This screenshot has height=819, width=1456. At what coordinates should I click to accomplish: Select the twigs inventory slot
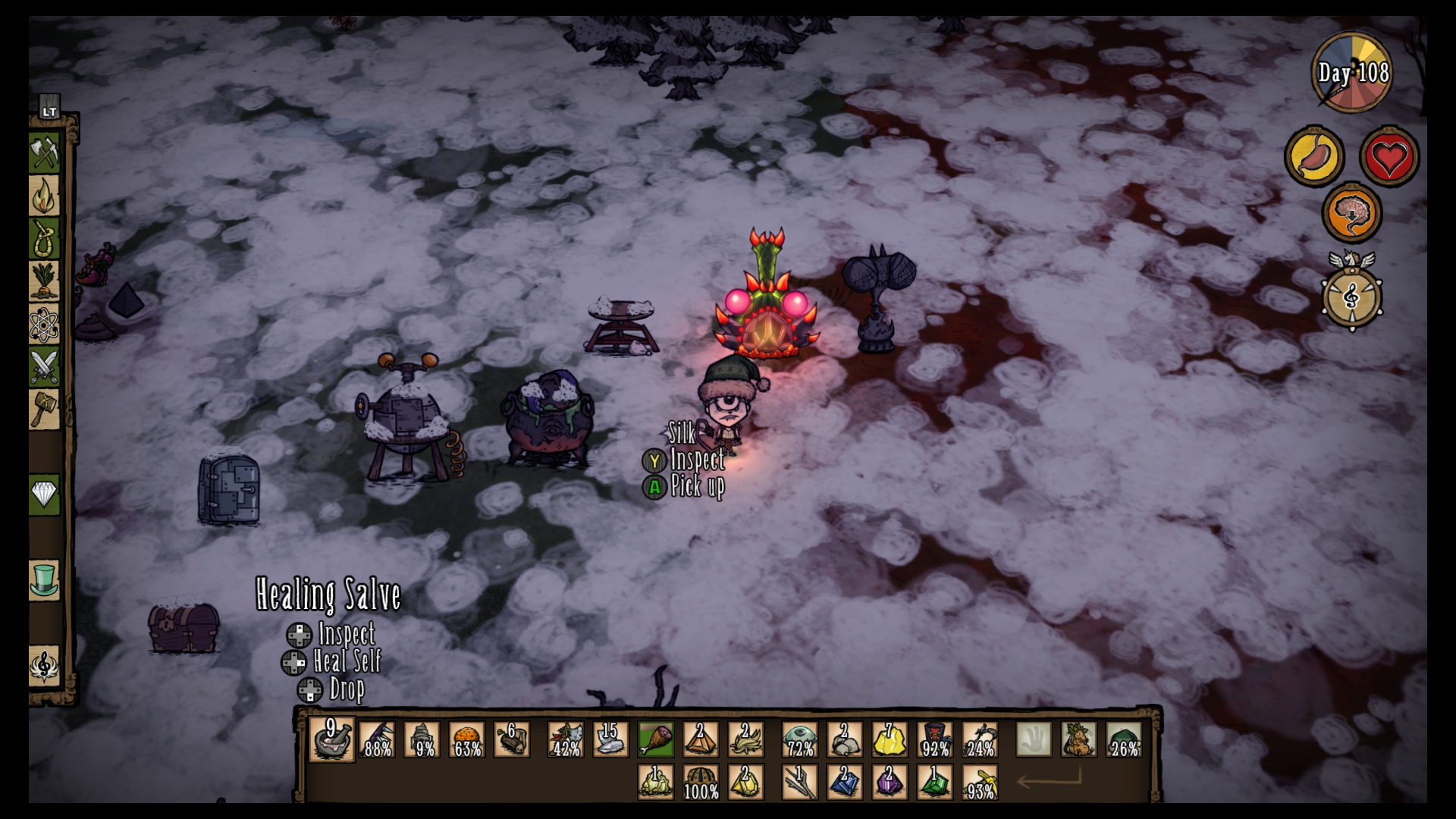tap(799, 782)
